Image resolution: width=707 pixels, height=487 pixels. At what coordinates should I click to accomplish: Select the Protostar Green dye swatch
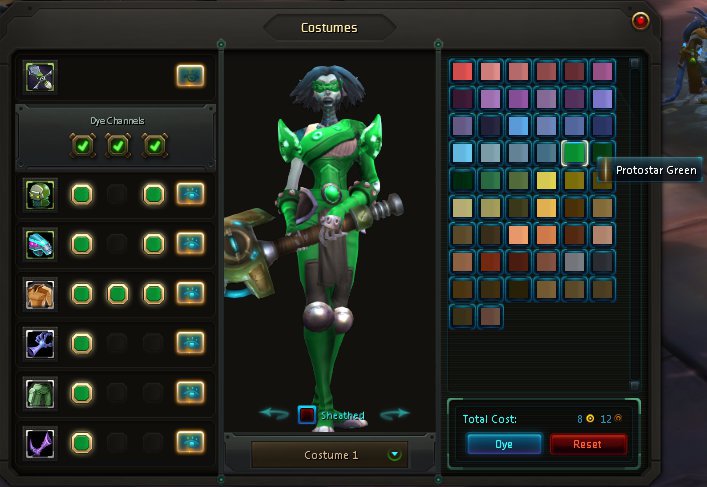click(574, 152)
